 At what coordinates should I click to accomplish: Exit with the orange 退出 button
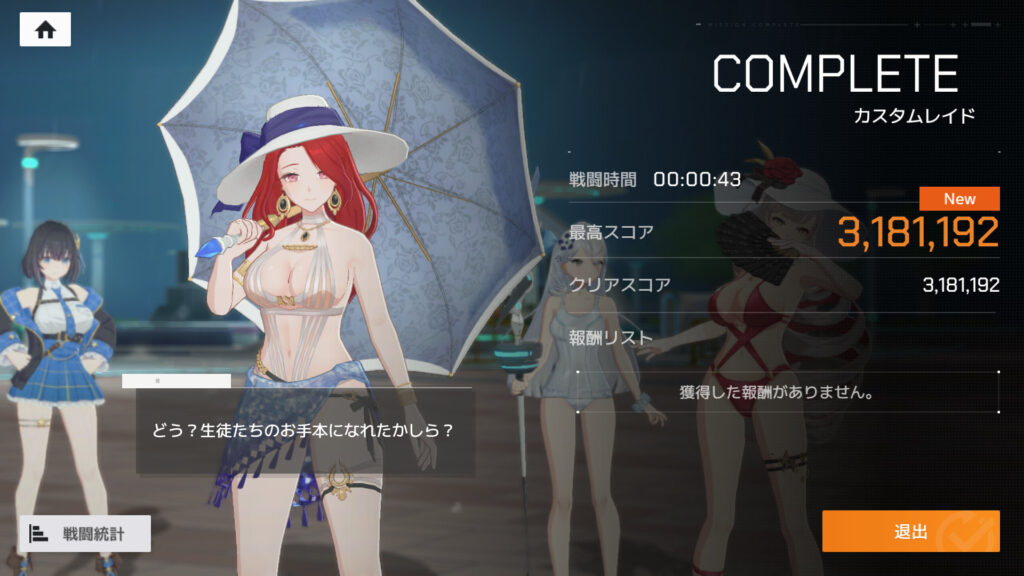tap(910, 531)
